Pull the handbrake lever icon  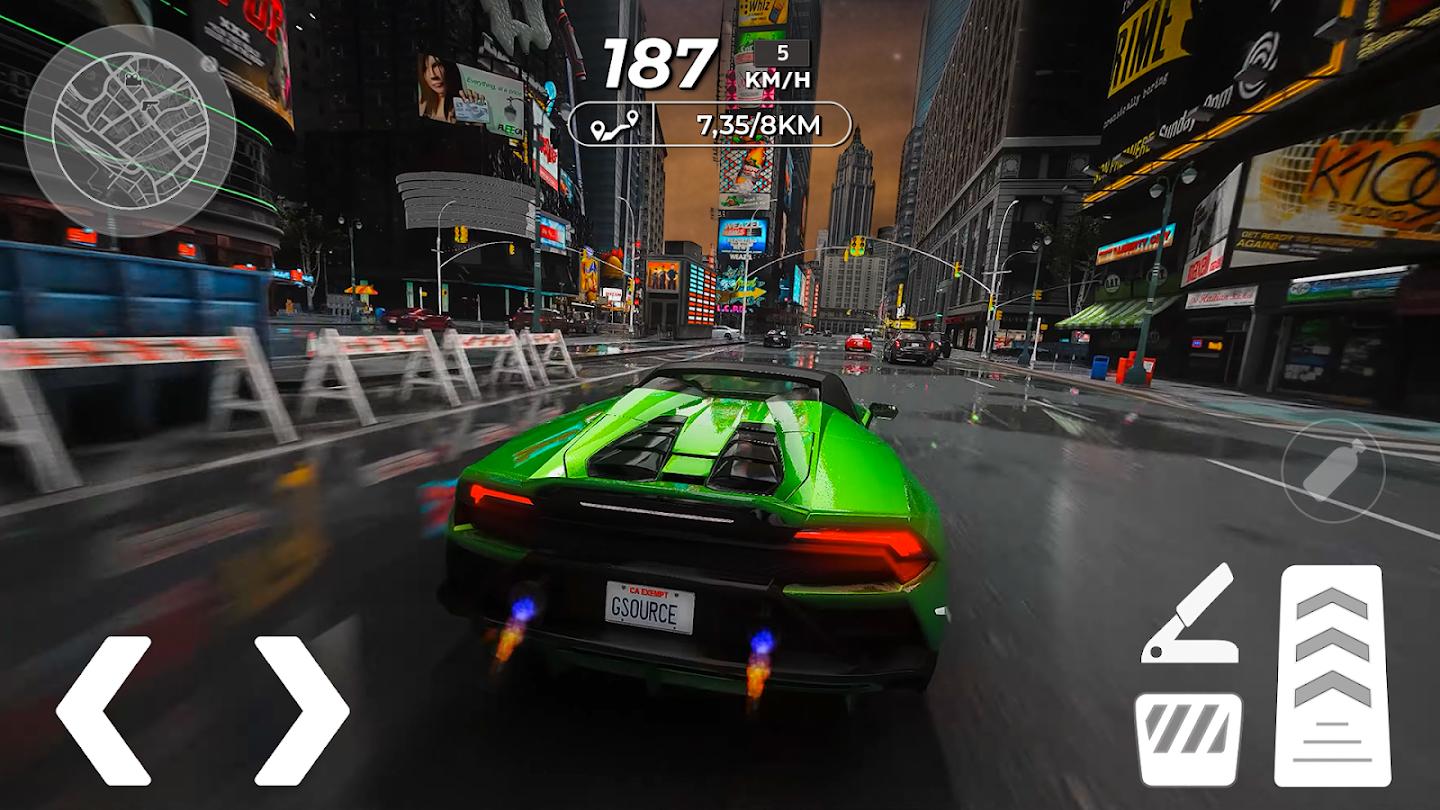[1190, 615]
